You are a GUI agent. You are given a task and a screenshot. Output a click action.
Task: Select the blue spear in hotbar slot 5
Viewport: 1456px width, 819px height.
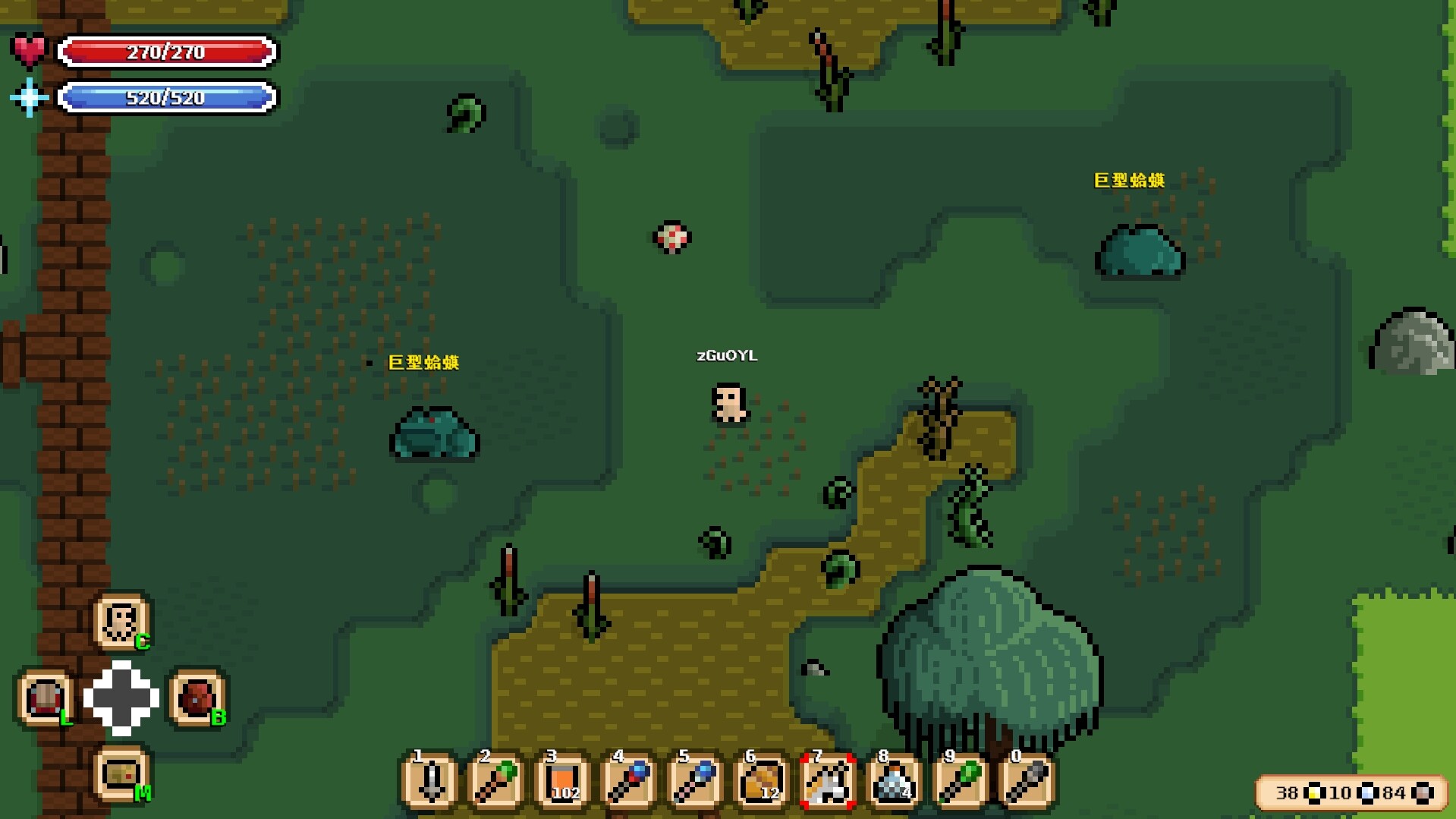coord(693,782)
